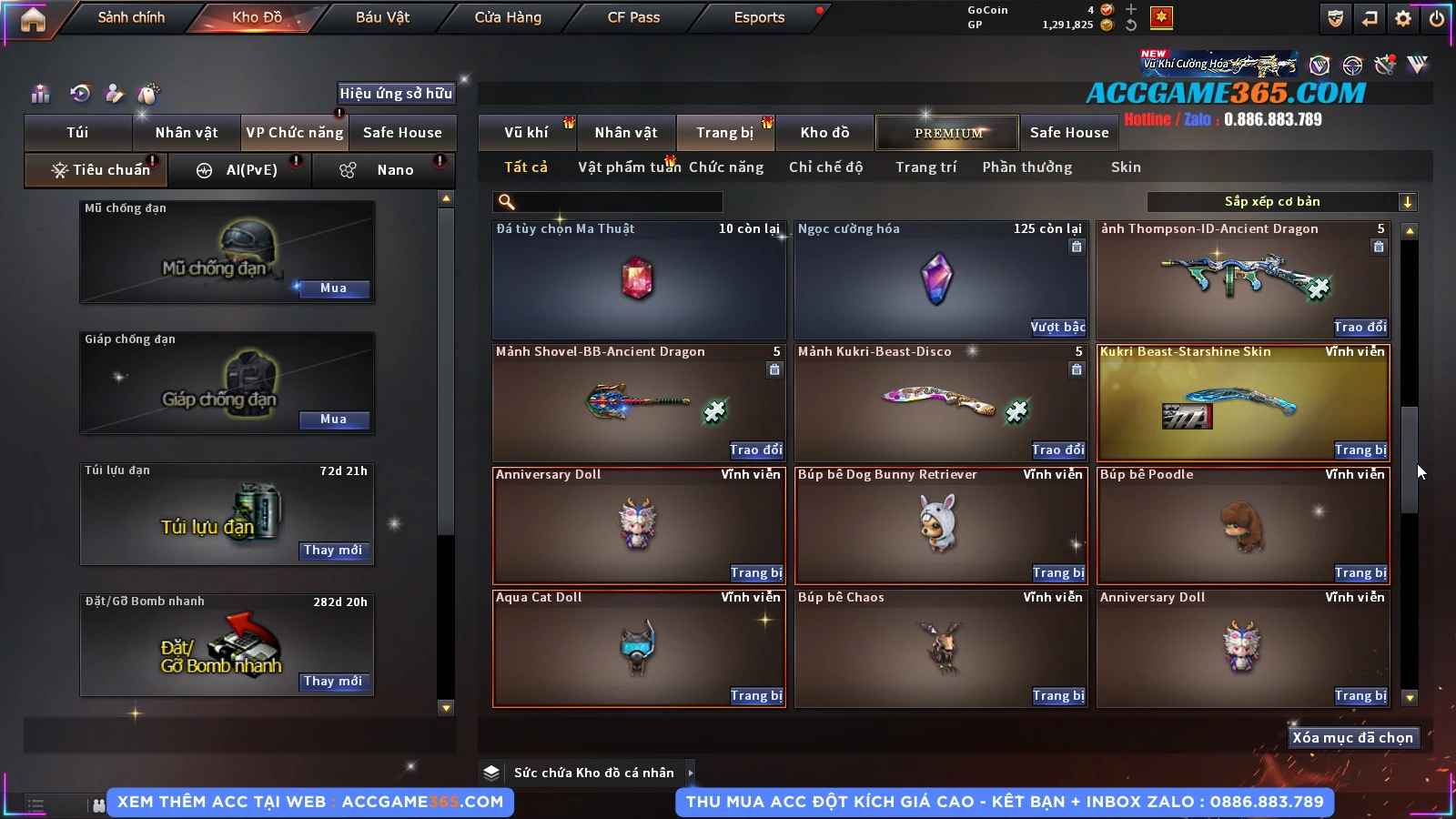Expand Sức chứa Kho đồ cá nhân
1456x819 pixels.
click(691, 773)
